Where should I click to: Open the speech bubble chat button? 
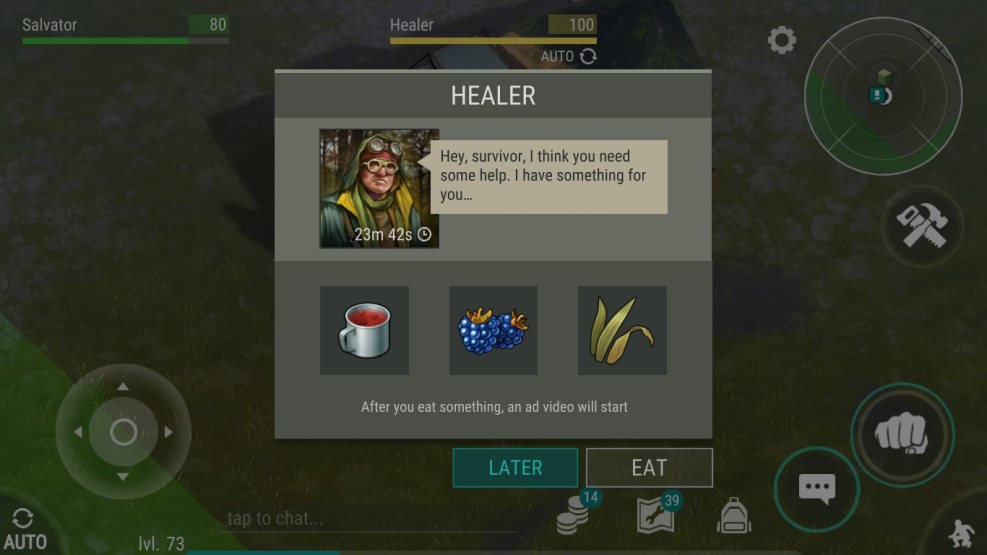pyautogui.click(x=816, y=488)
